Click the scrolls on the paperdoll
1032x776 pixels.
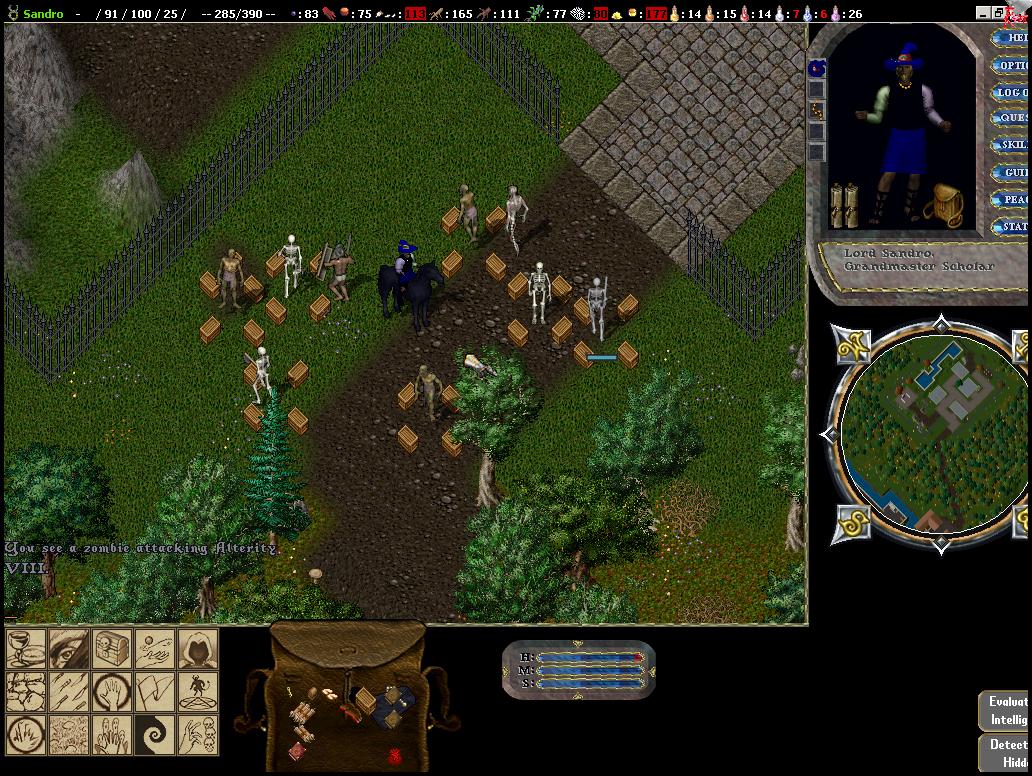click(845, 205)
